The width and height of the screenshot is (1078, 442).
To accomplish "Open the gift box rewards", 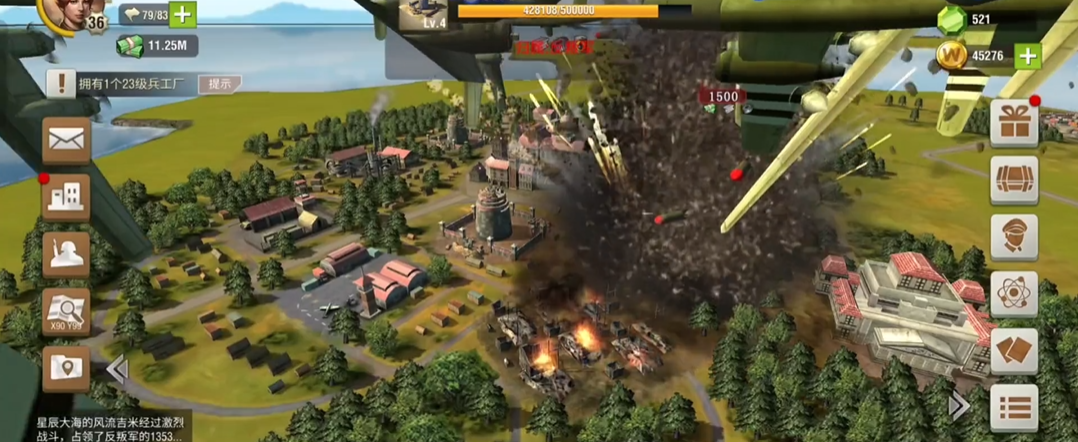I will [1013, 123].
